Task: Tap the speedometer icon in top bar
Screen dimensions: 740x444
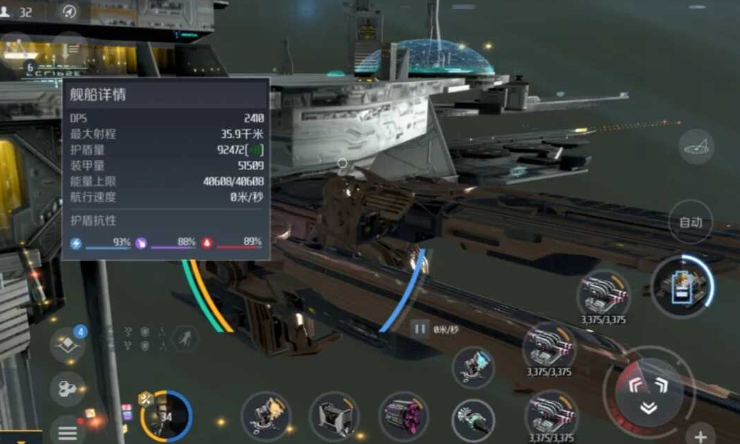Action: [x=69, y=12]
